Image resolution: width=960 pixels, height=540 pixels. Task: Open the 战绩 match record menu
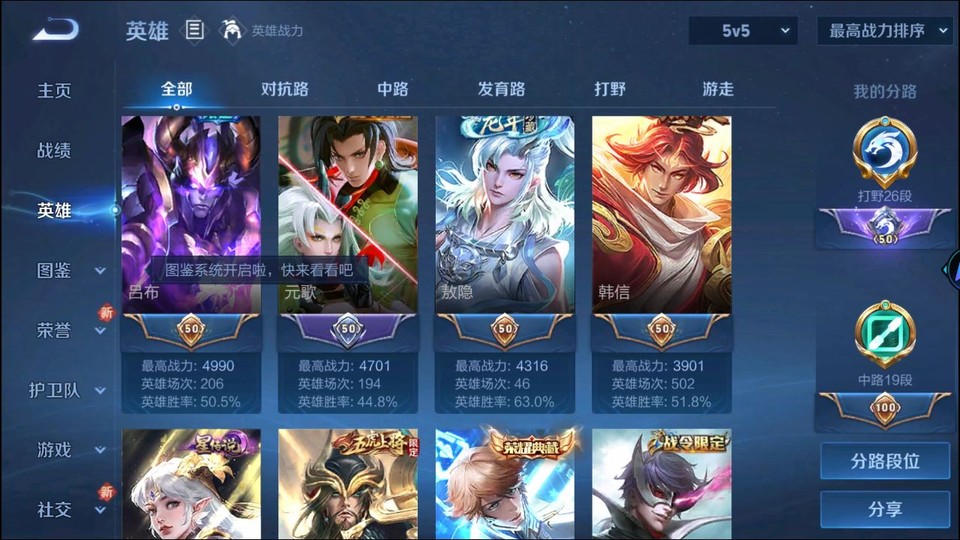coord(54,151)
